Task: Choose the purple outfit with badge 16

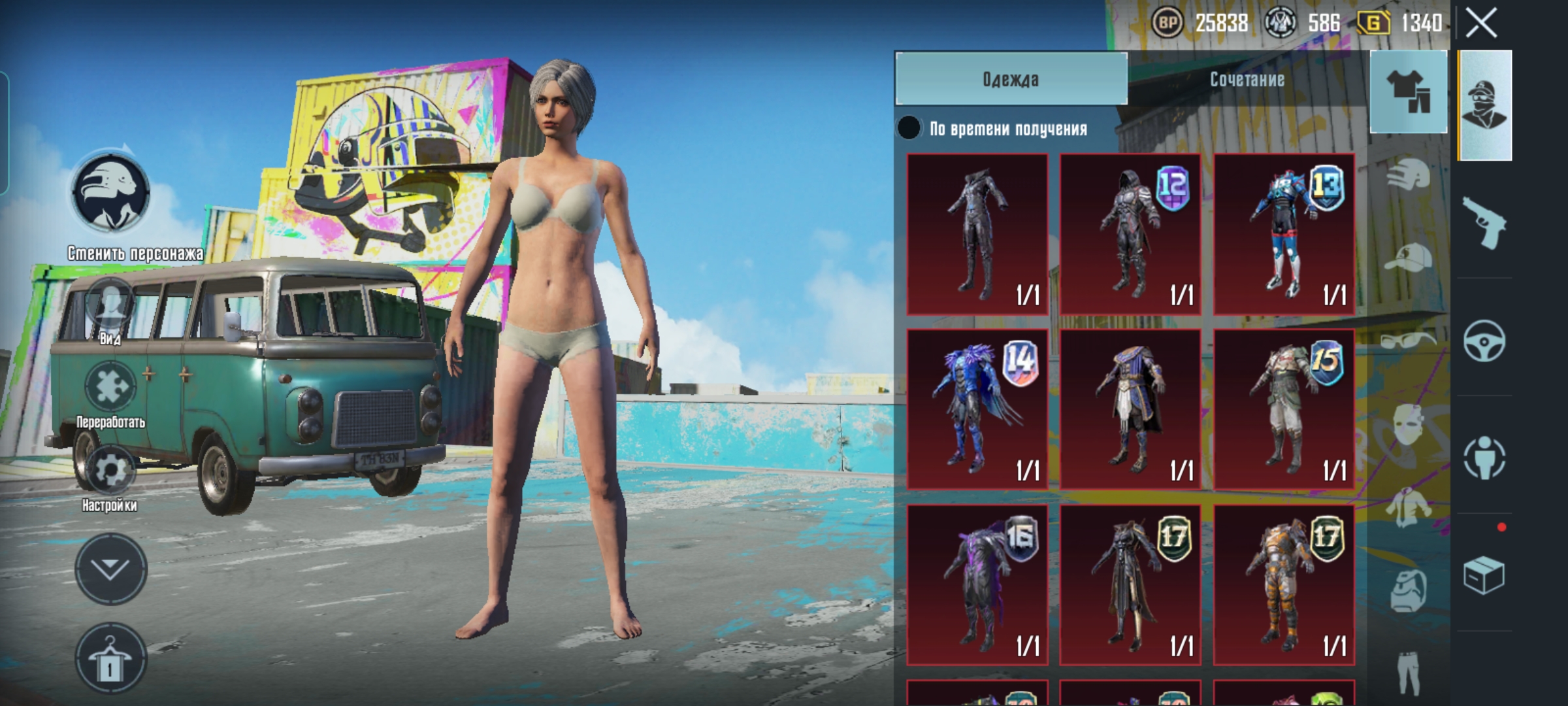Action: pyautogui.click(x=977, y=585)
